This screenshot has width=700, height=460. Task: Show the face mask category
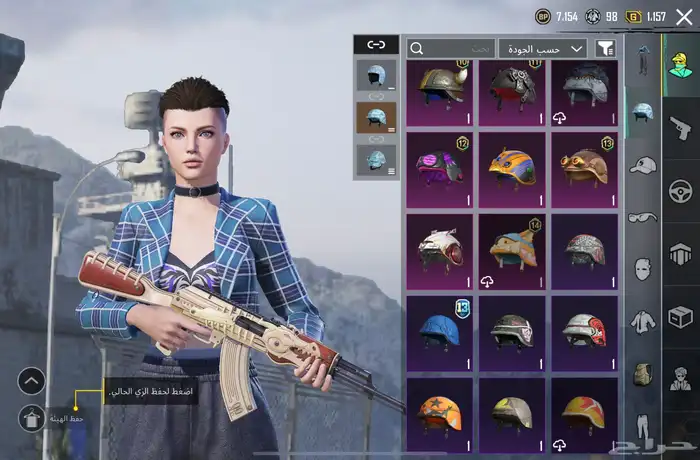tap(642, 269)
